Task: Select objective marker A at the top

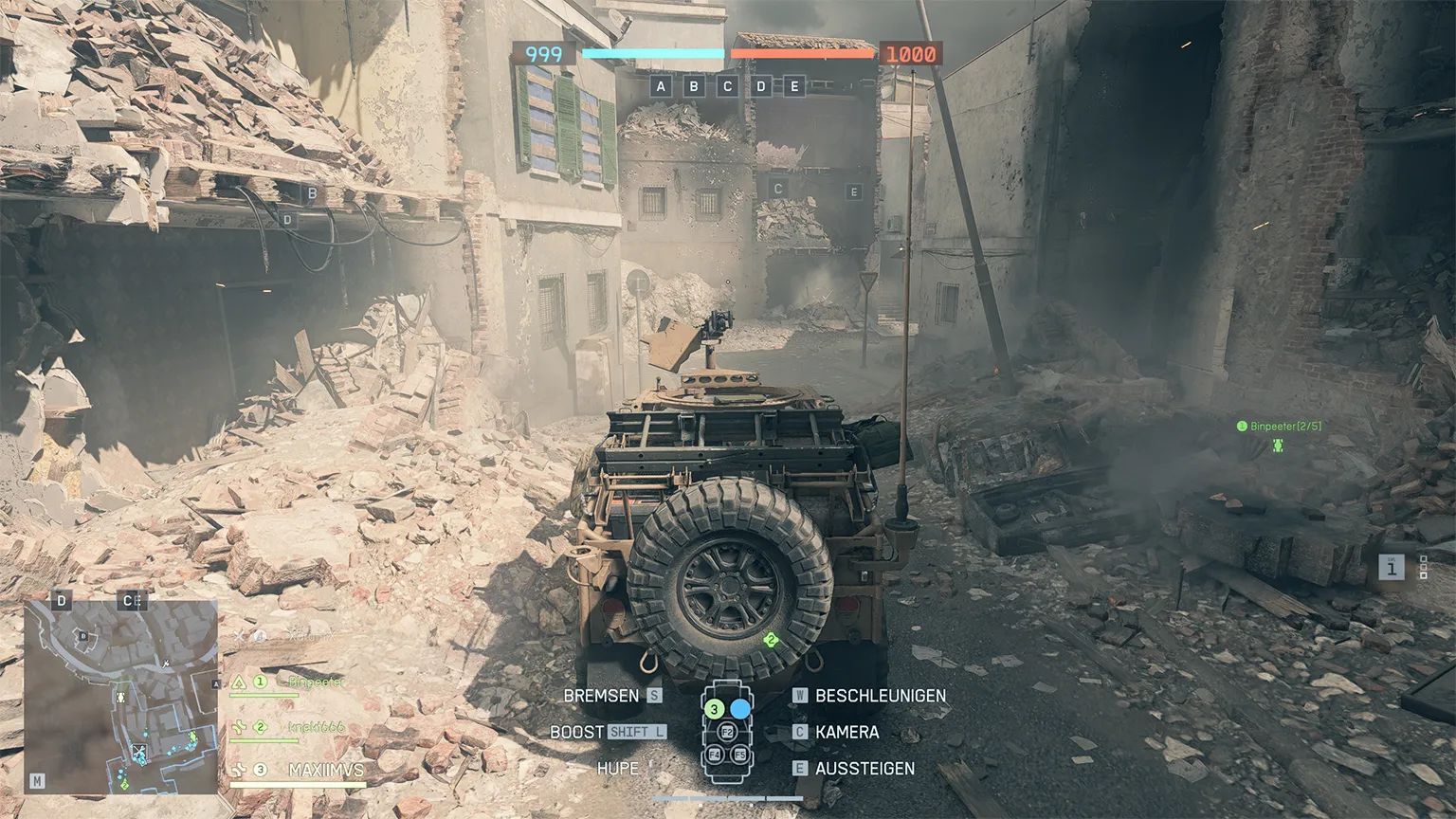Action: point(661,85)
